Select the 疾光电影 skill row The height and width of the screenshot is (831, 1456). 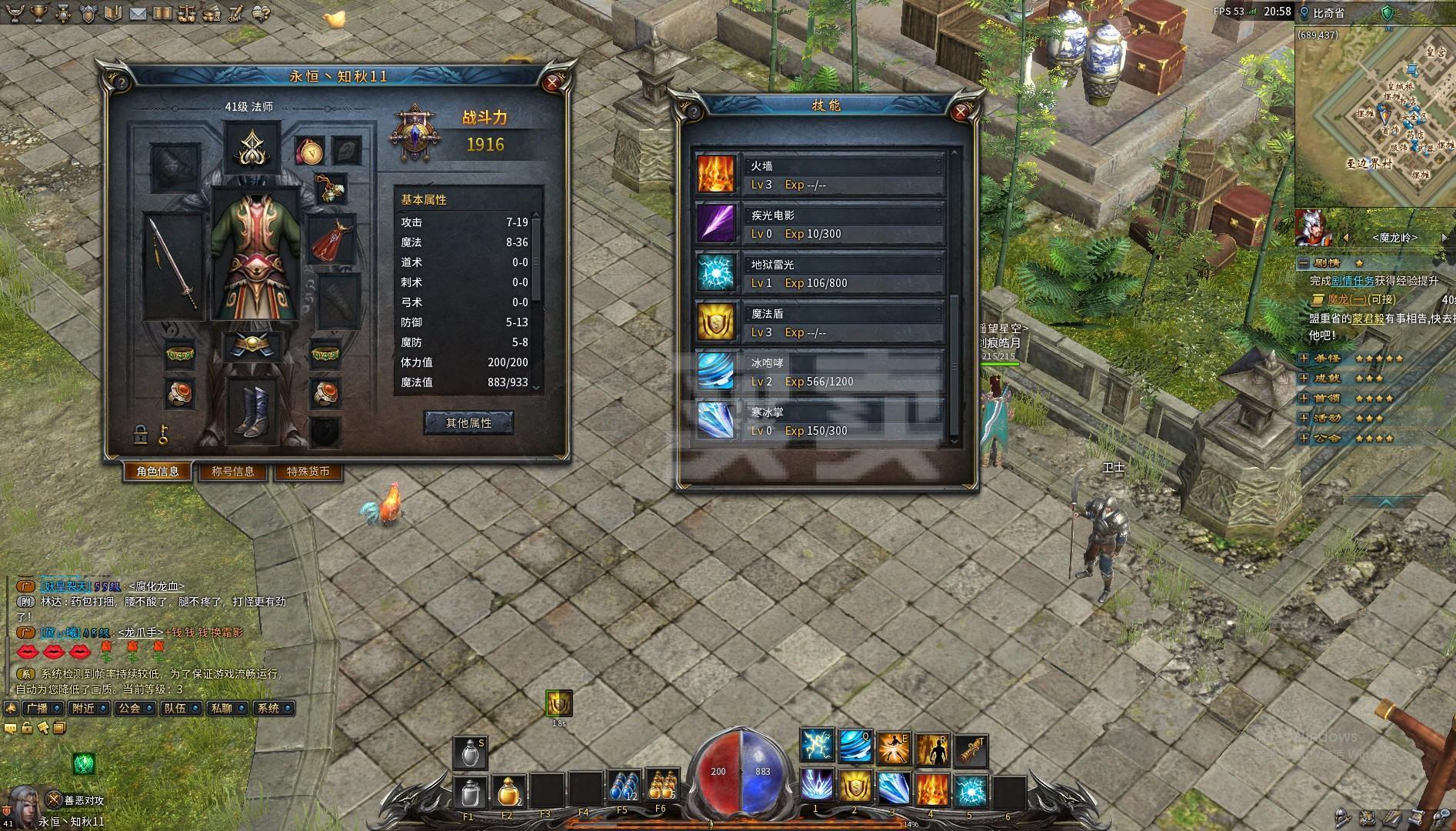pyautogui.click(x=820, y=224)
